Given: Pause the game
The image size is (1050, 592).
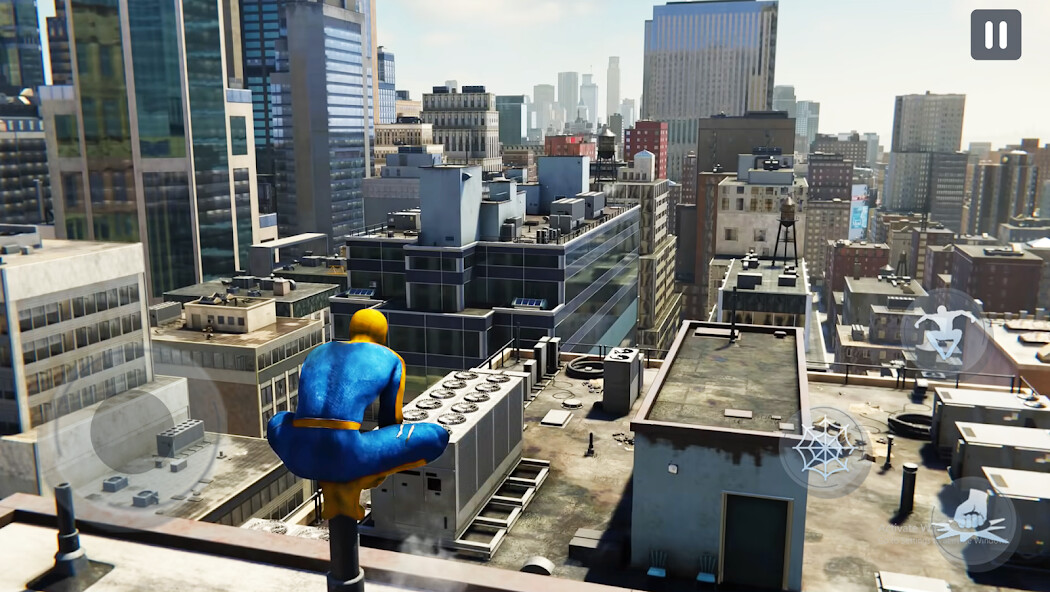Looking at the screenshot, I should pyautogui.click(x=995, y=35).
